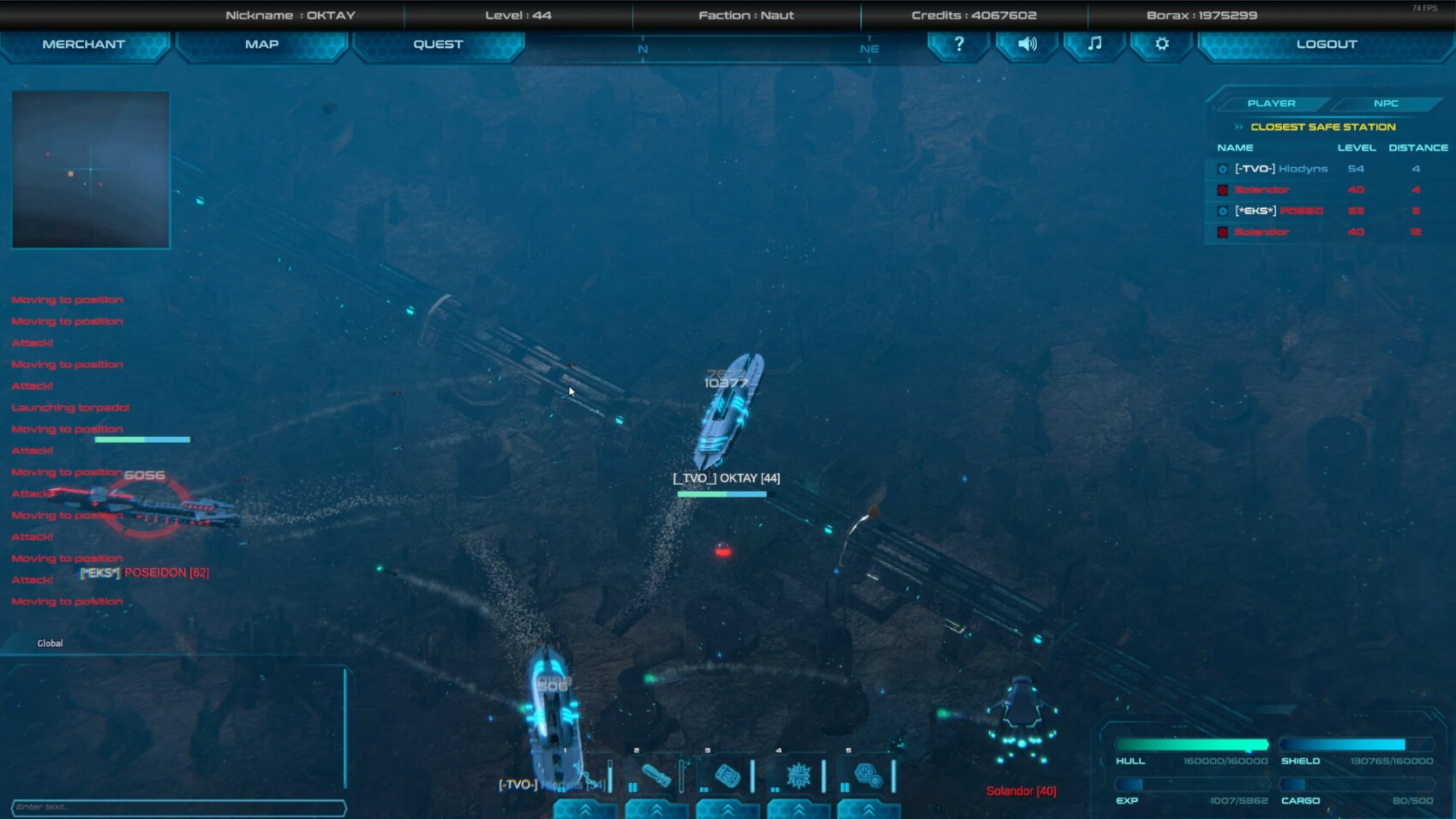The width and height of the screenshot is (1456, 819).
Task: Open the help panel with question mark icon
Action: pos(957,44)
